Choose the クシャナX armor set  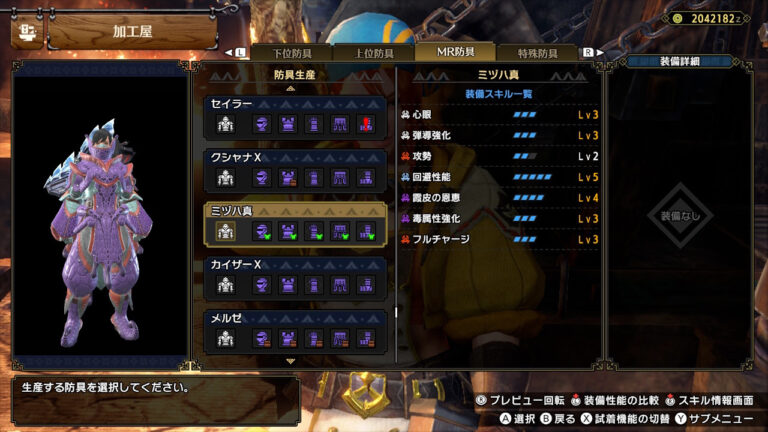[x=295, y=170]
